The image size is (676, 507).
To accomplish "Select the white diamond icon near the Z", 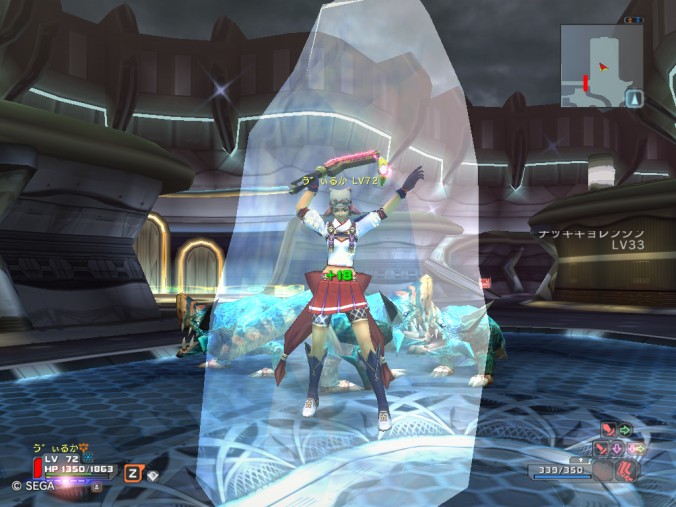I will 153,476.
